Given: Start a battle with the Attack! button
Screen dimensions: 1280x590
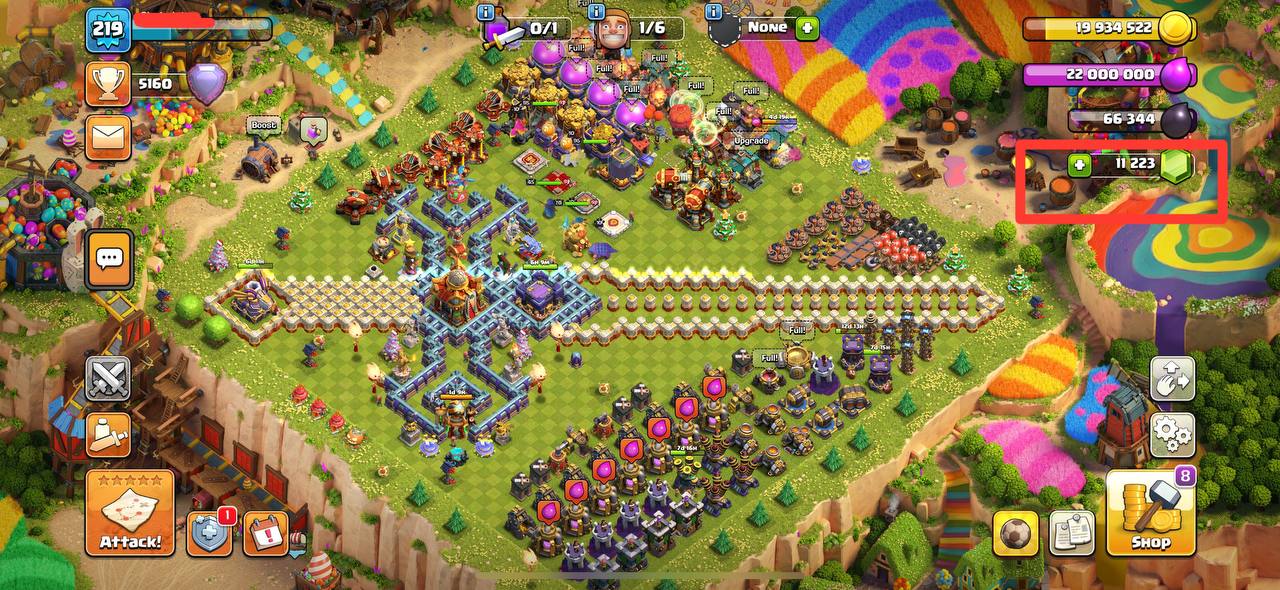Looking at the screenshot, I should point(130,513).
